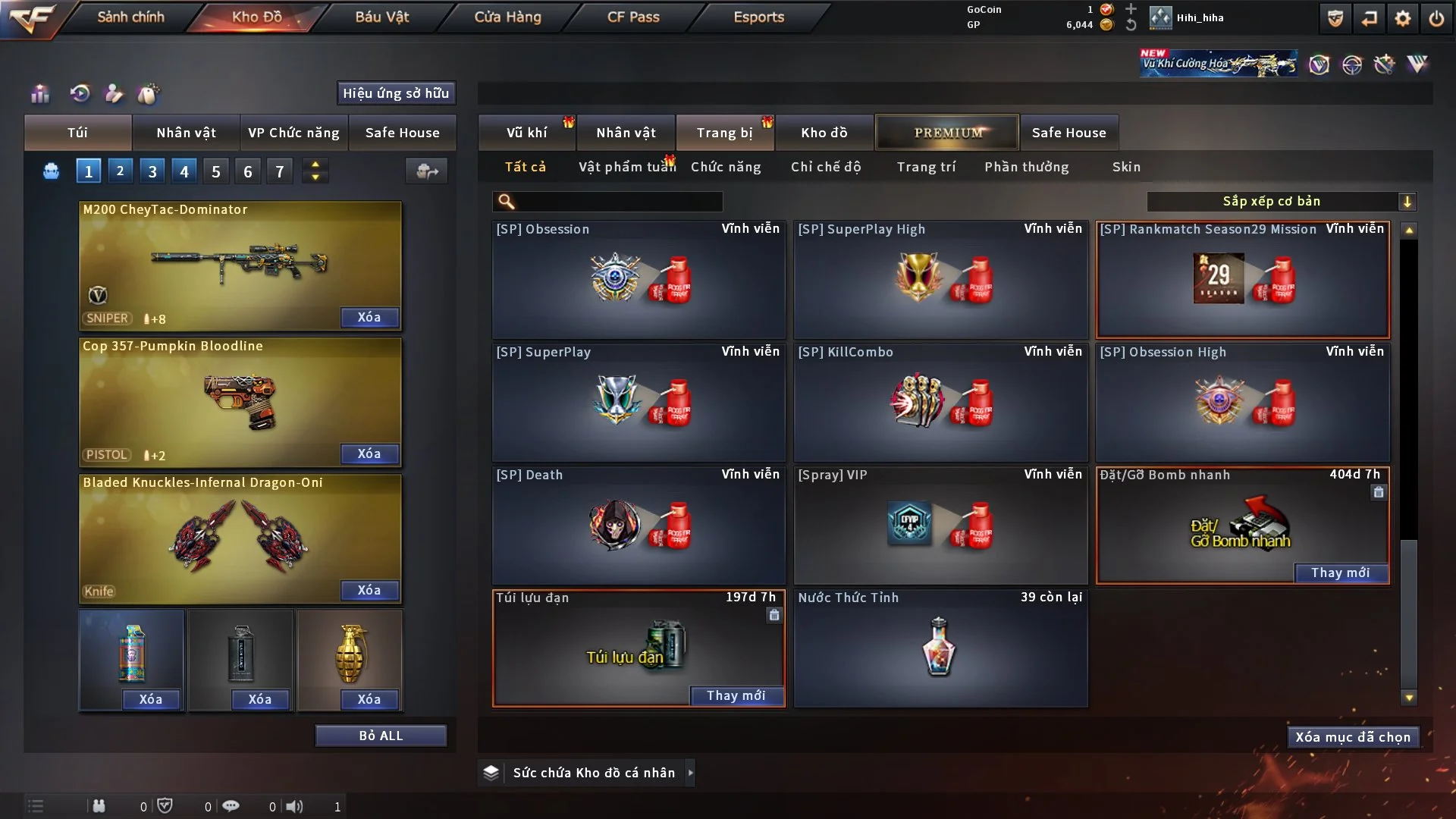Show the Skin filter category

coord(1126,167)
